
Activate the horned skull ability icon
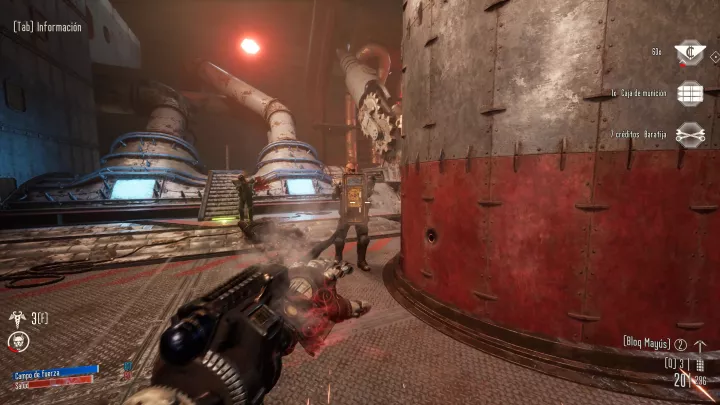point(18,342)
